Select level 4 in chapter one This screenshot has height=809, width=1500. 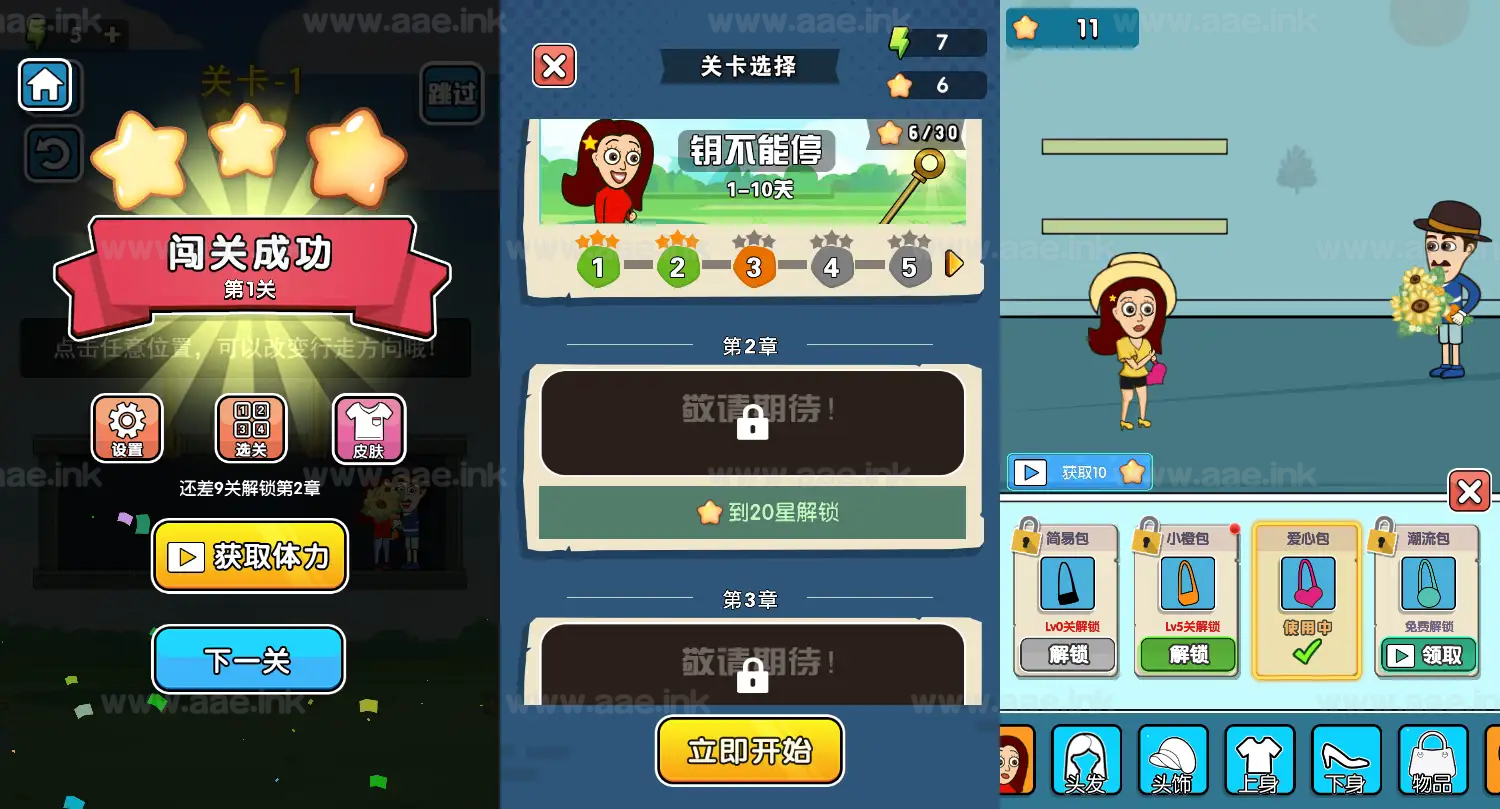[x=832, y=266]
